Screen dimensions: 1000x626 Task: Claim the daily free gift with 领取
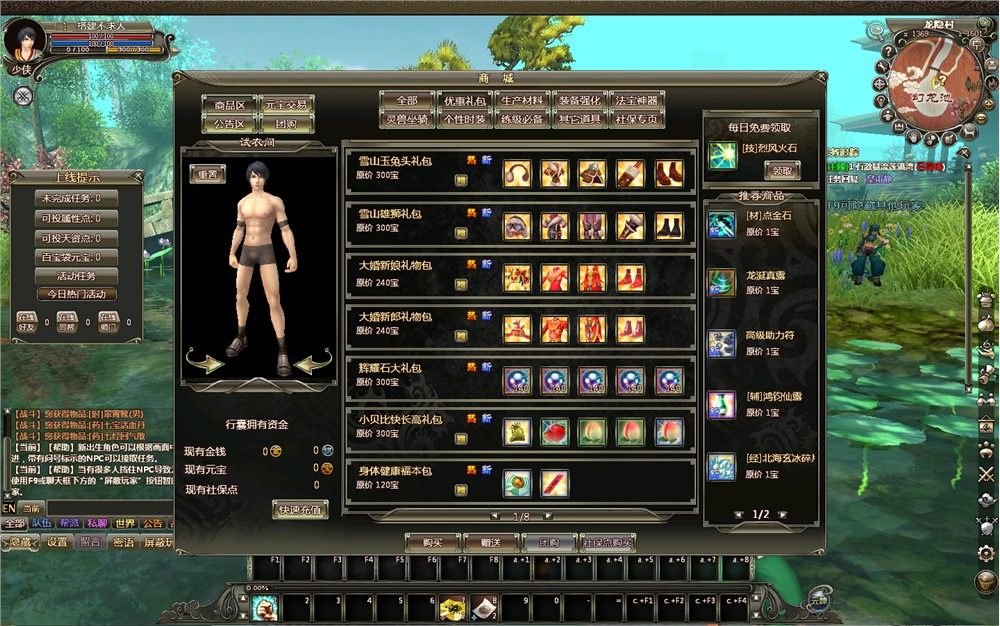(781, 171)
